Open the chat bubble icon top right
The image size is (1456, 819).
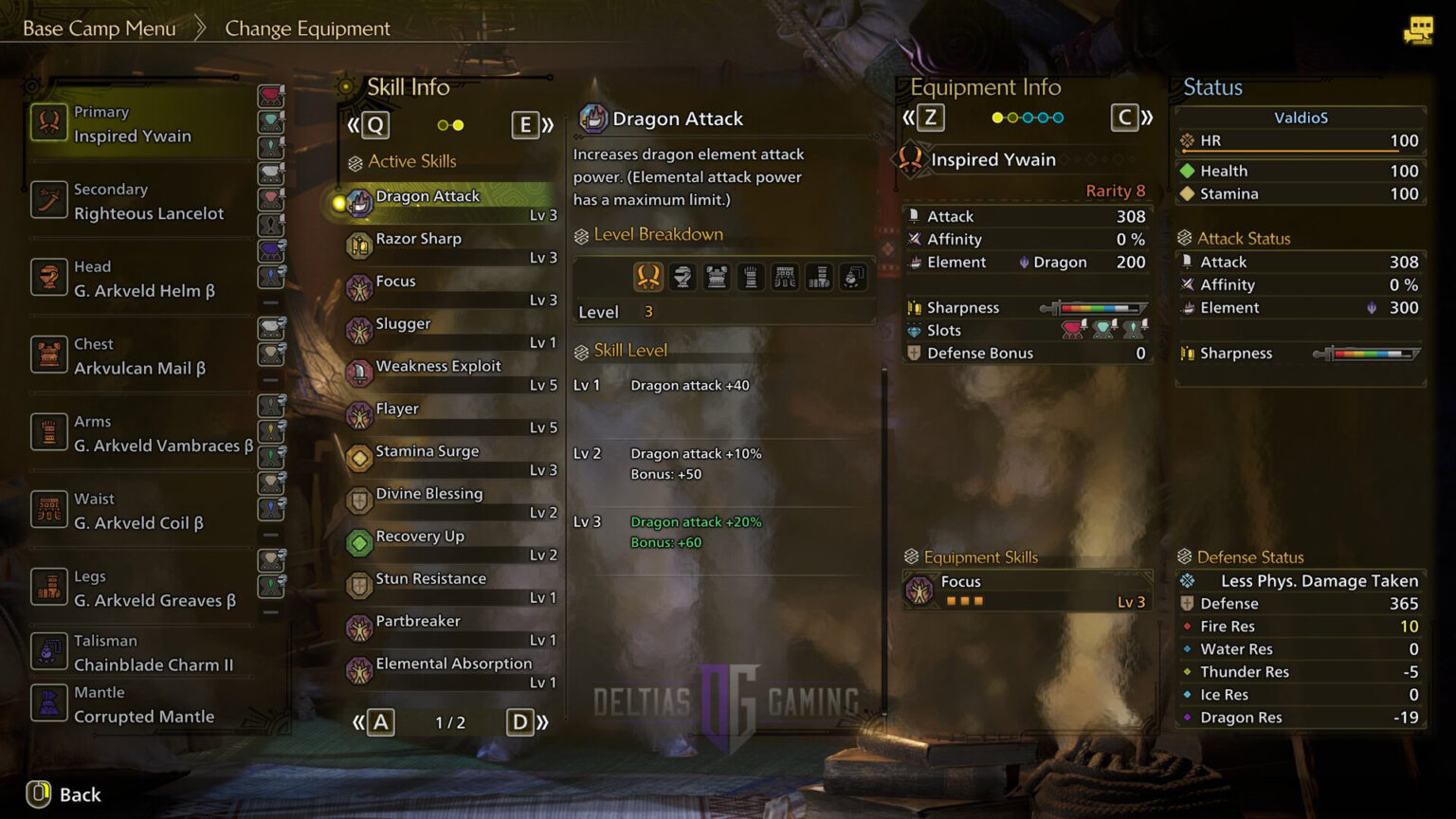click(x=1419, y=29)
